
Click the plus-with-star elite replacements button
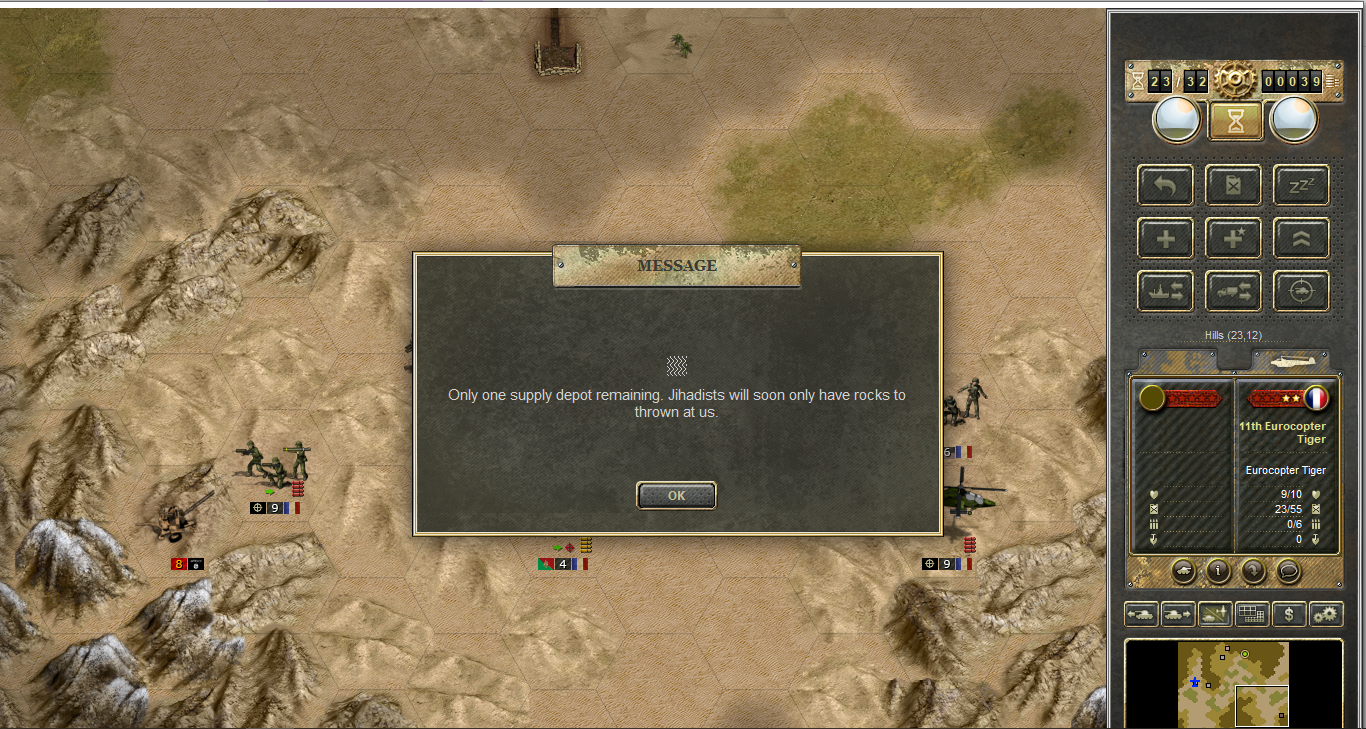[1233, 238]
